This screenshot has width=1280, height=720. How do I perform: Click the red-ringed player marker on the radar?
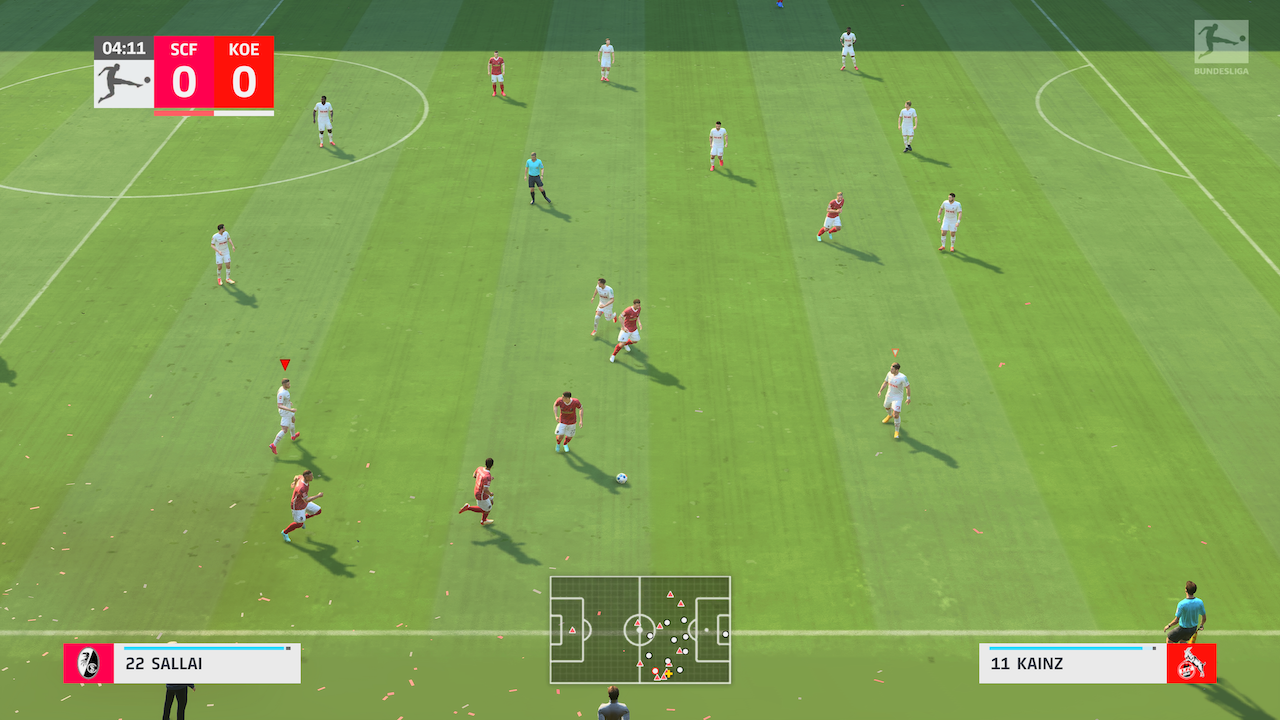(655, 671)
